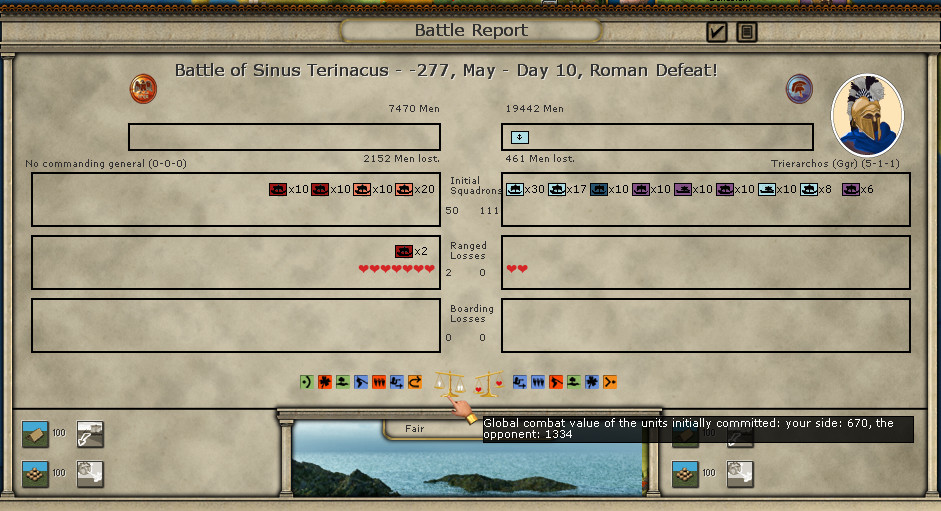Click the Fair weather label
941x511 pixels.
[x=415, y=428]
